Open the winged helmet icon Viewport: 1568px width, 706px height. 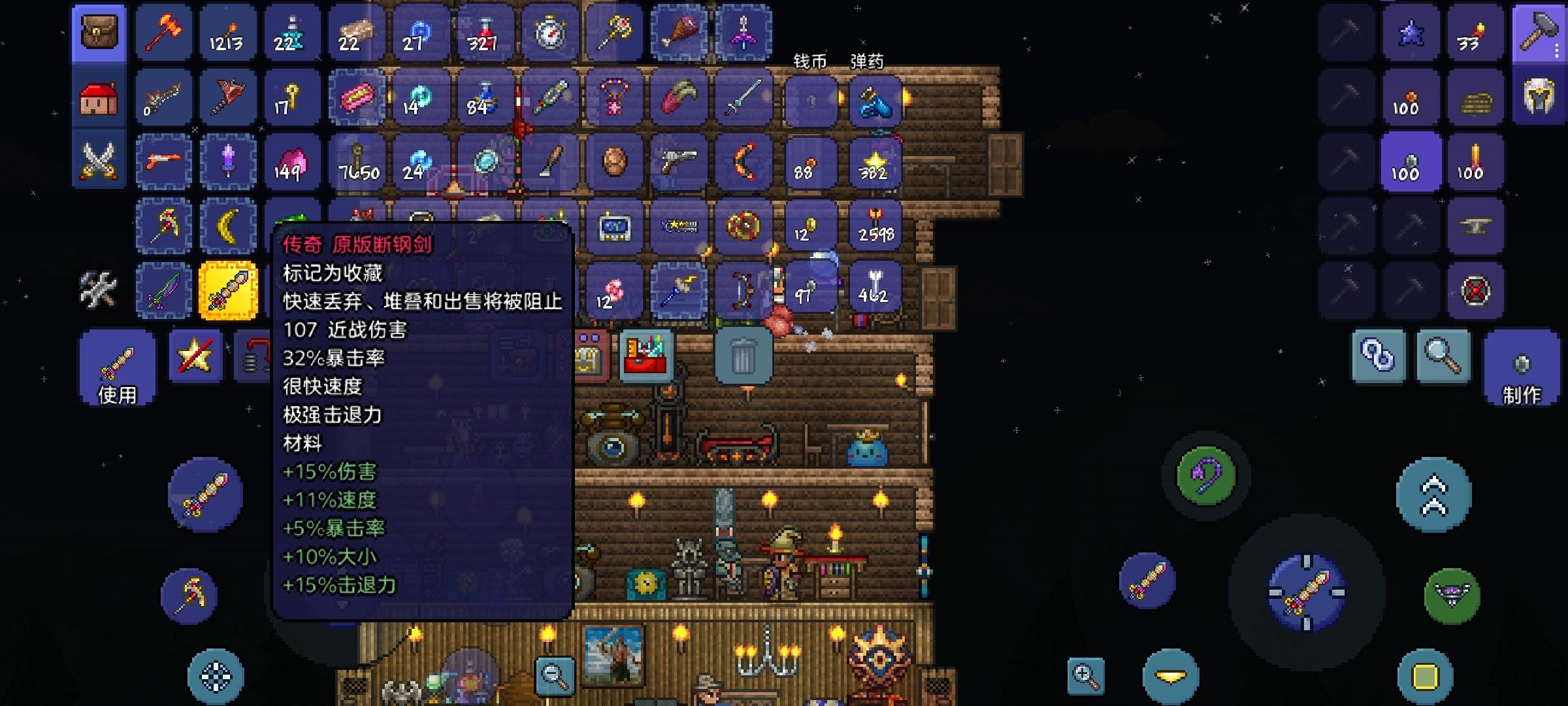(x=1539, y=97)
